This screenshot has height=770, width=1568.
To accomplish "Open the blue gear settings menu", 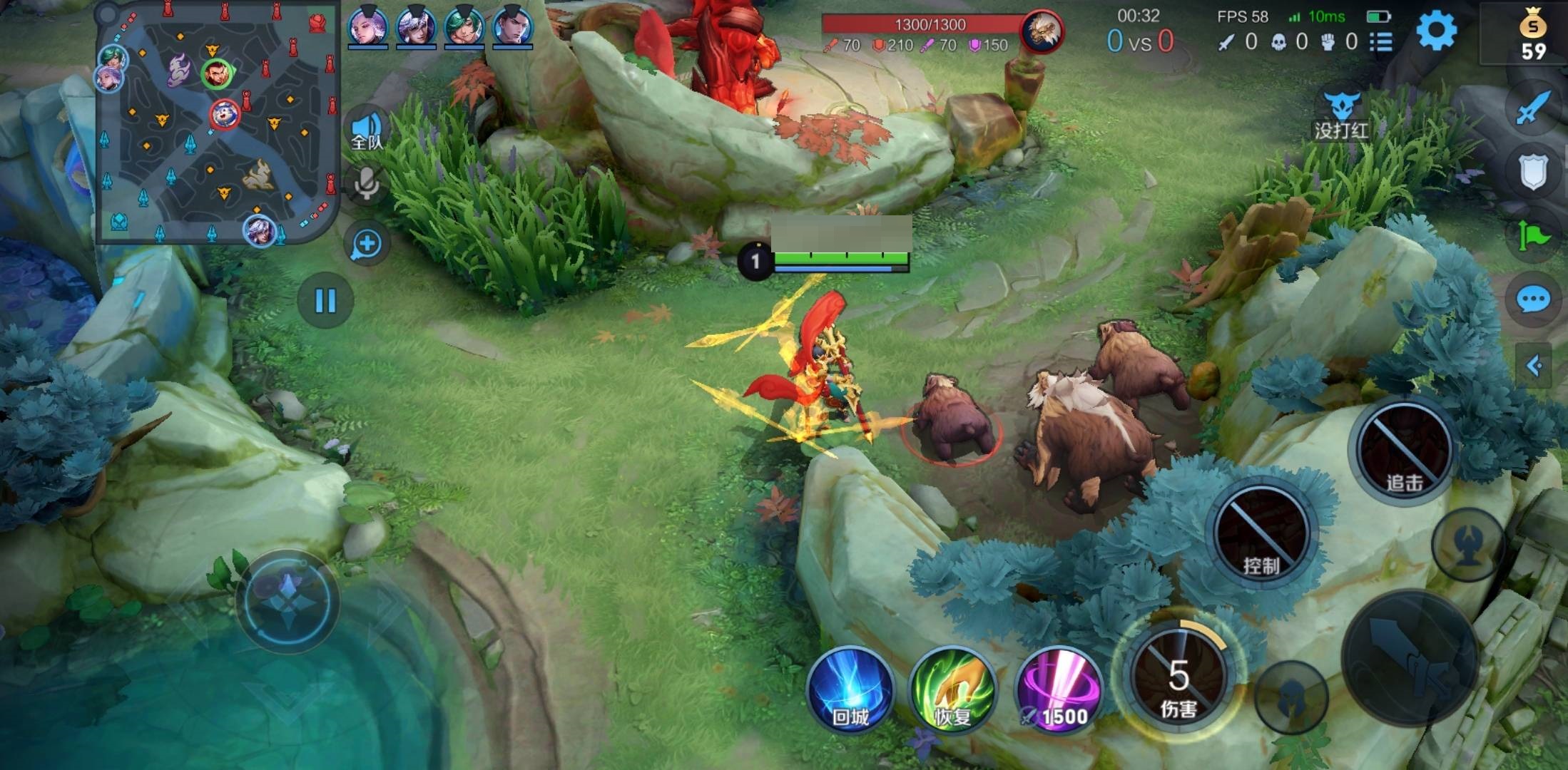I will pos(1435,31).
